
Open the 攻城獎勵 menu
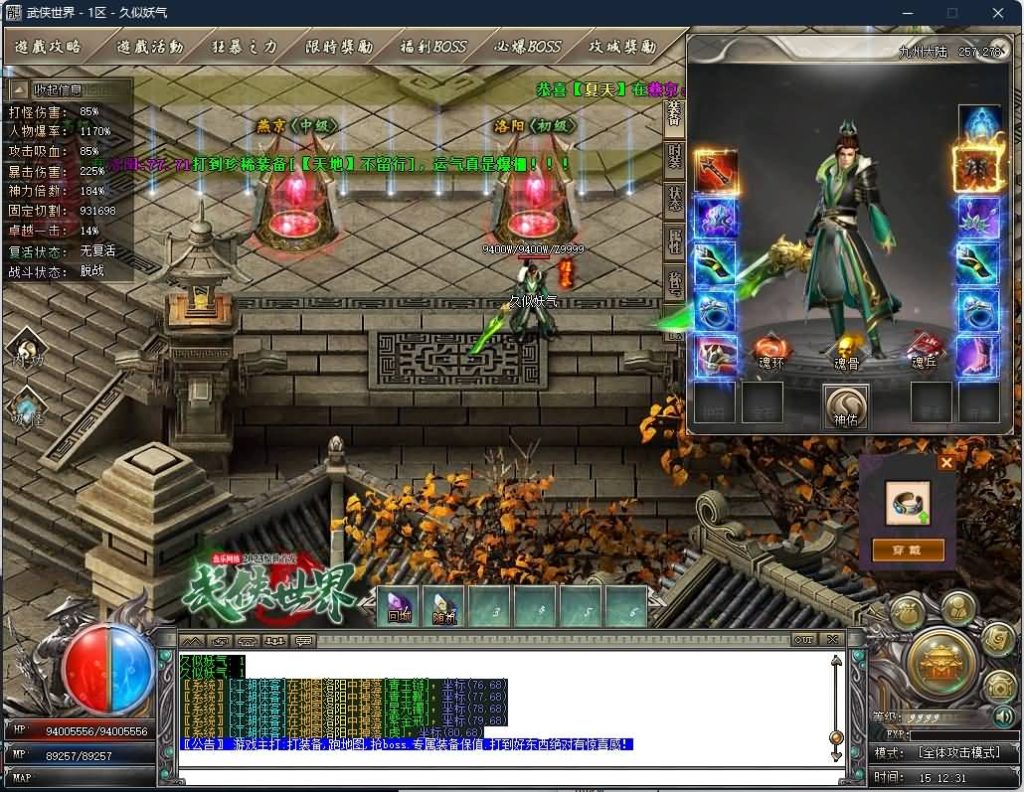[x=622, y=47]
